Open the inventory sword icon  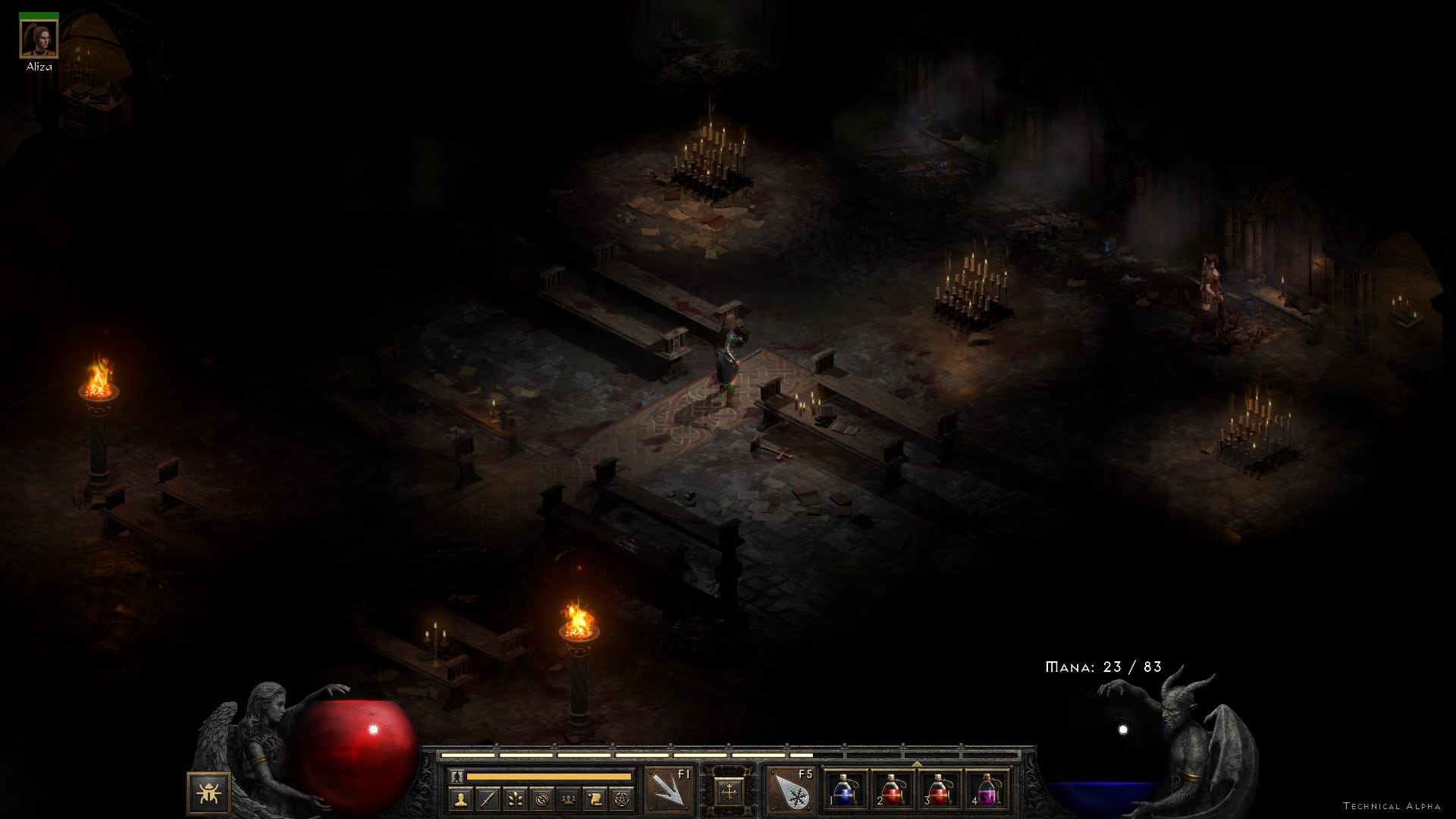tap(488, 799)
